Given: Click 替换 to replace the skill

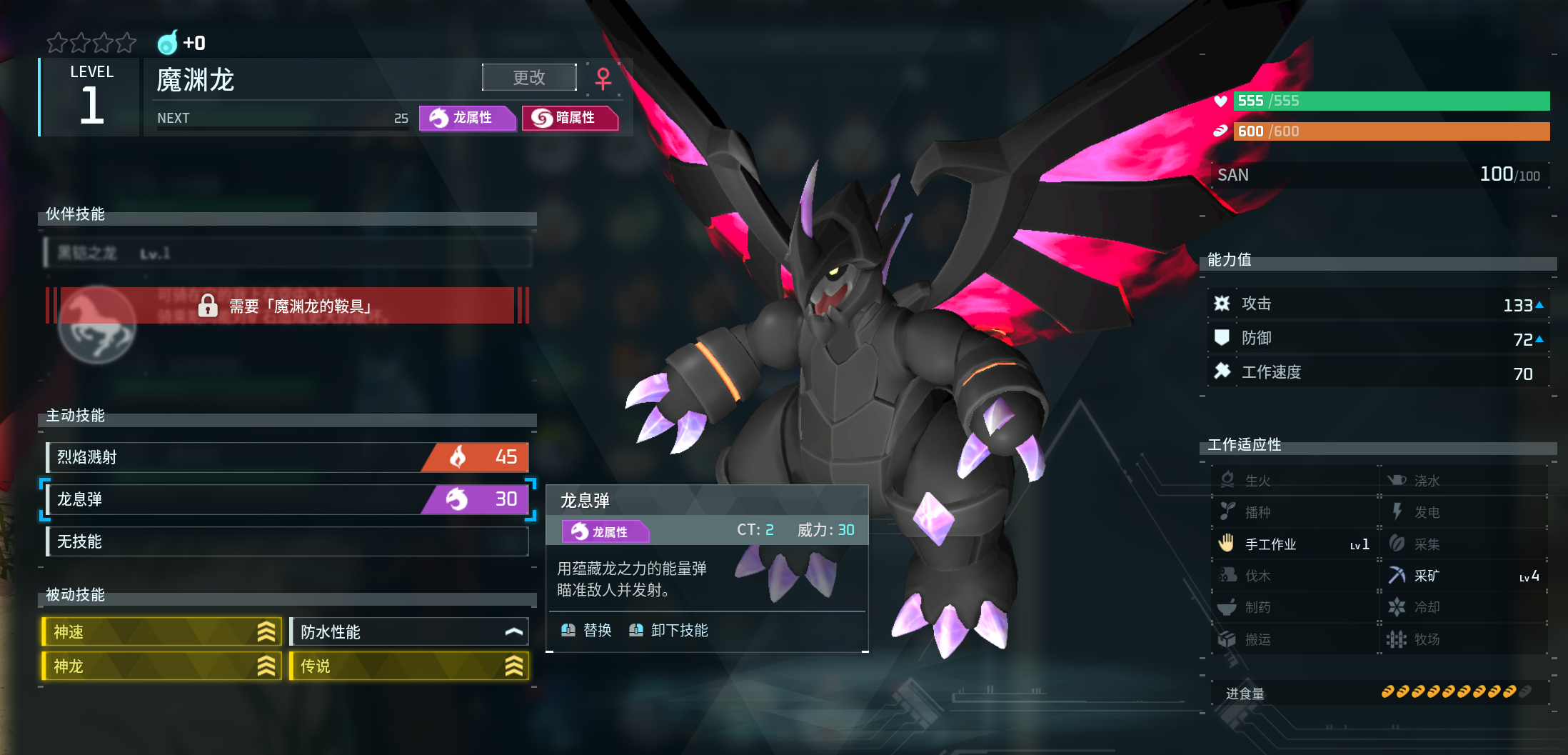Looking at the screenshot, I should coord(587,630).
